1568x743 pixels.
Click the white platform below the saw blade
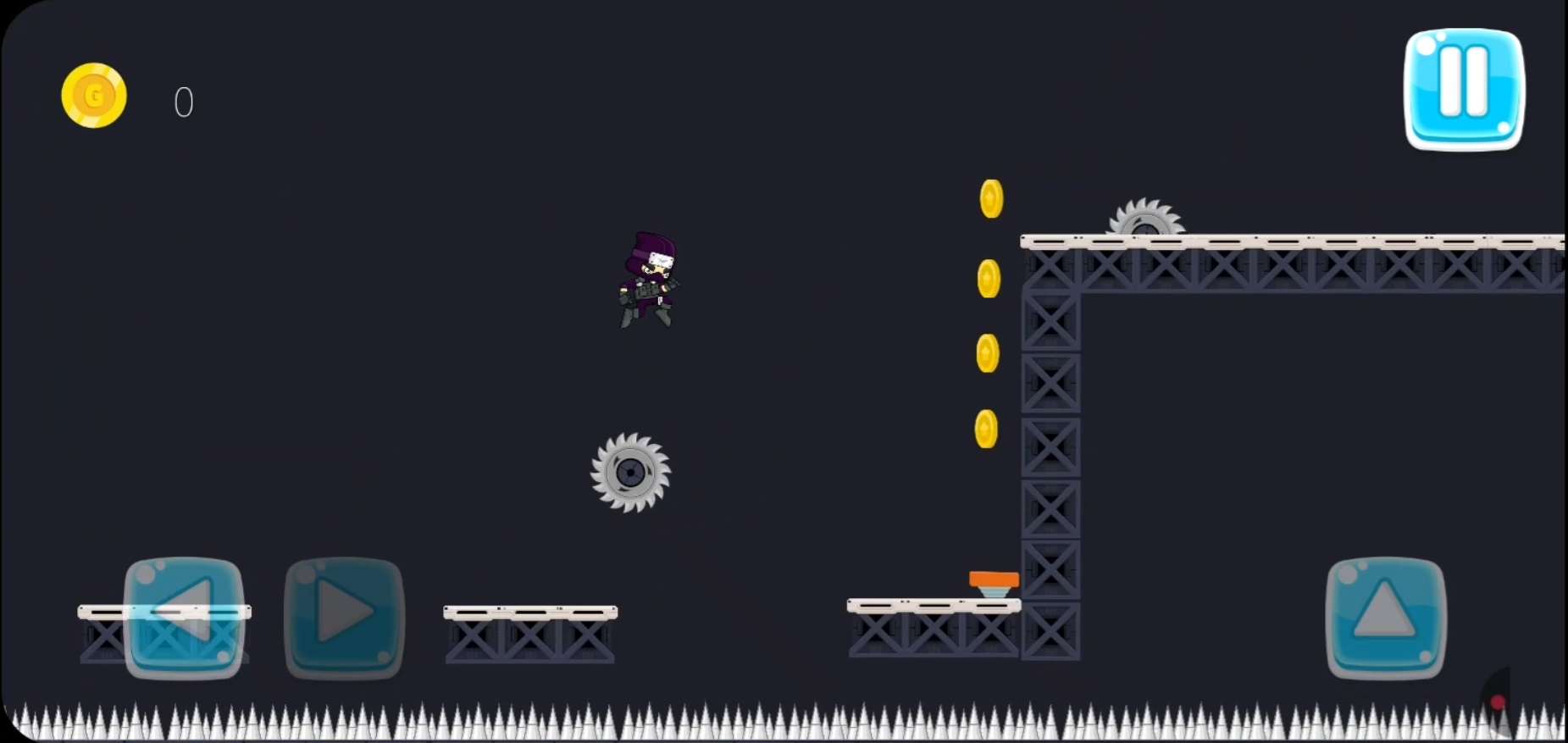click(x=529, y=610)
